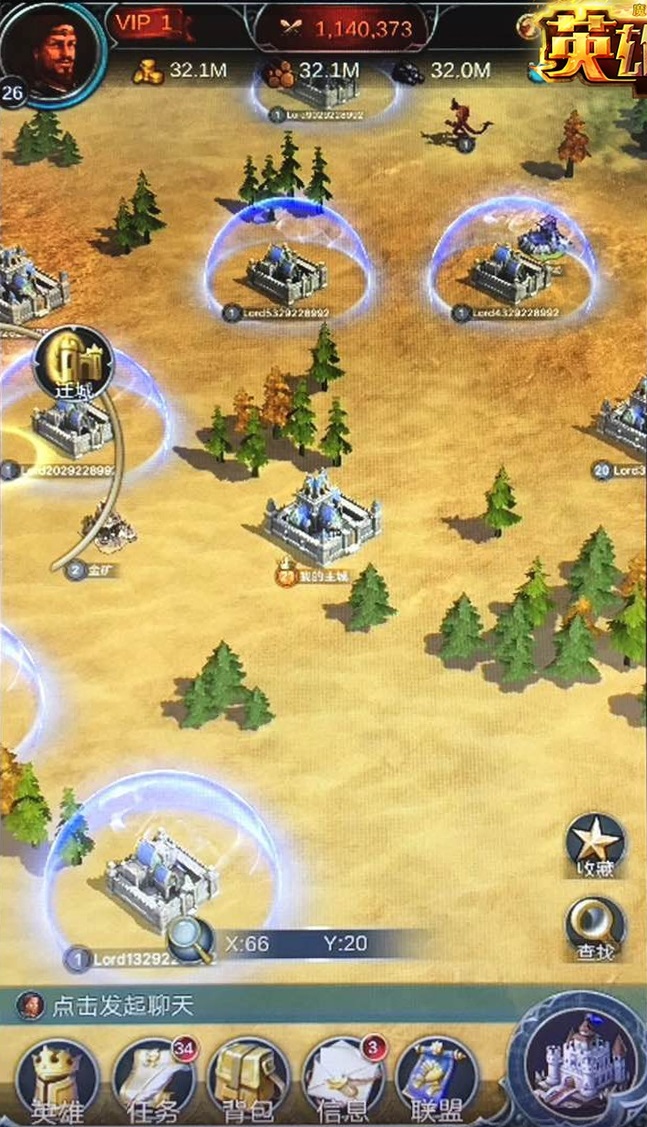The image size is (647, 1127).
Task: Click the magnifier beside the X:66 coordinates
Action: [x=189, y=941]
